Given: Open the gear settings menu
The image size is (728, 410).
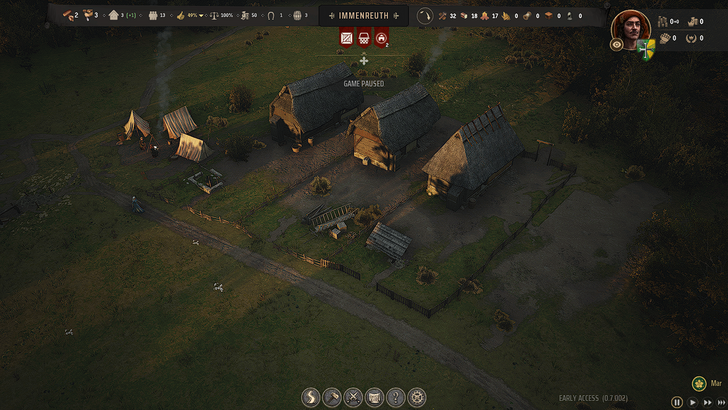Looking at the screenshot, I should 418,397.
